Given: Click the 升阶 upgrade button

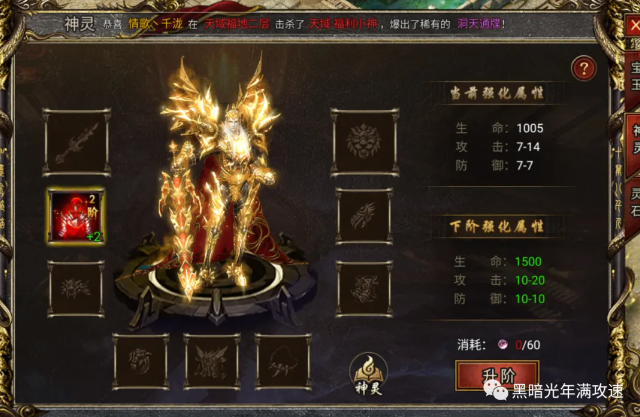Looking at the screenshot, I should click(489, 377).
